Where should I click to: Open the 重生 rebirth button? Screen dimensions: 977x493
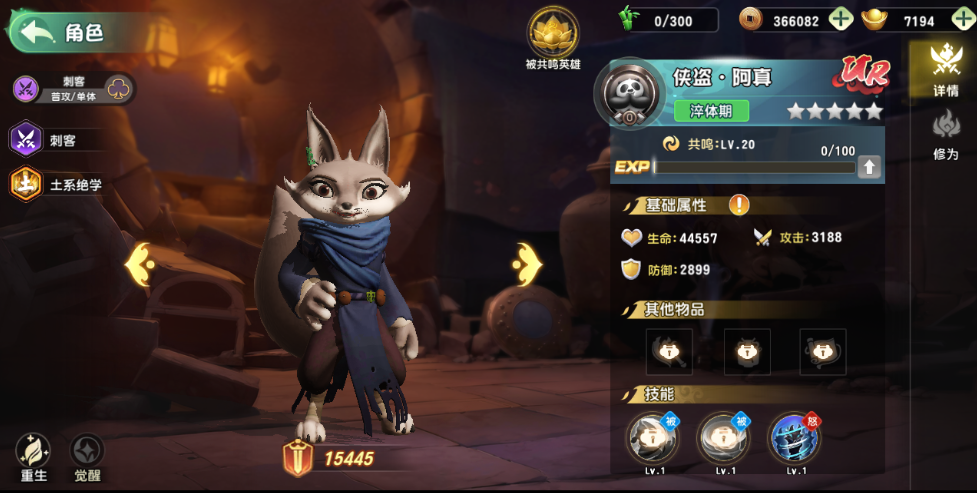point(34,457)
